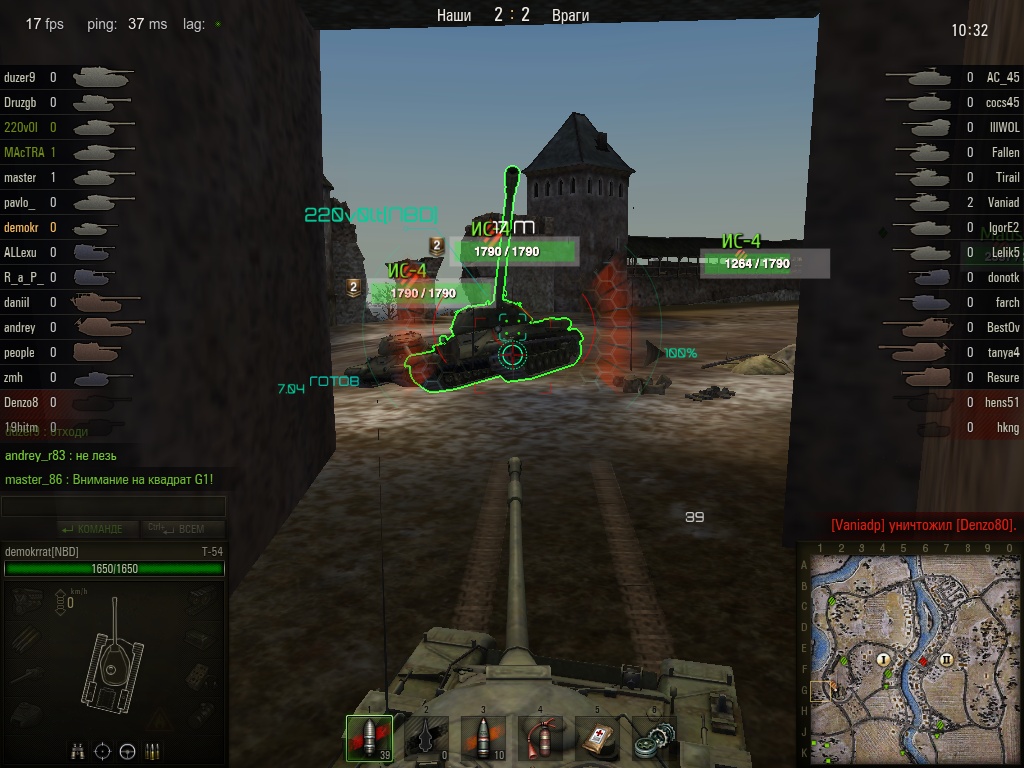Image resolution: width=1024 pixels, height=768 pixels.
Task: Select player duzer9 in the allied team list
Action: pos(20,77)
